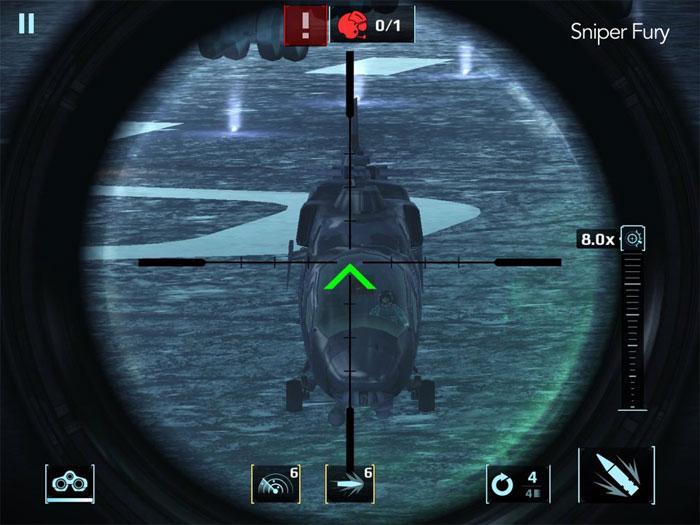Exit scope view with the binoculars button

tap(69, 484)
